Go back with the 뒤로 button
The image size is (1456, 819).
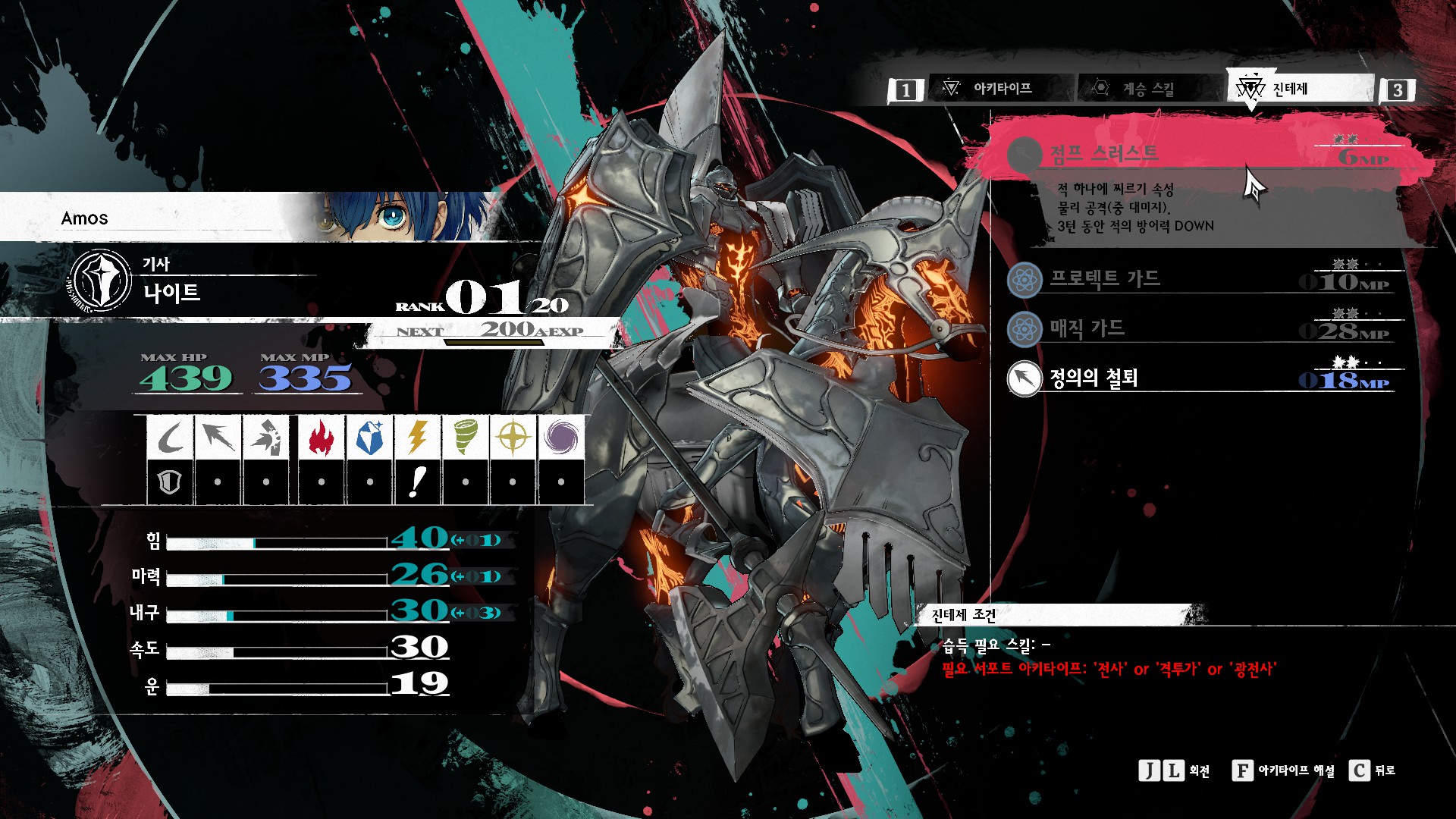1372,770
